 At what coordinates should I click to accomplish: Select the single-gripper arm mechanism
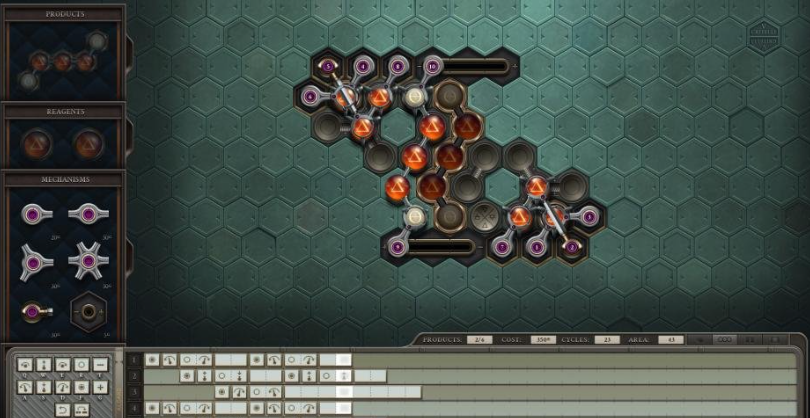pos(34,214)
